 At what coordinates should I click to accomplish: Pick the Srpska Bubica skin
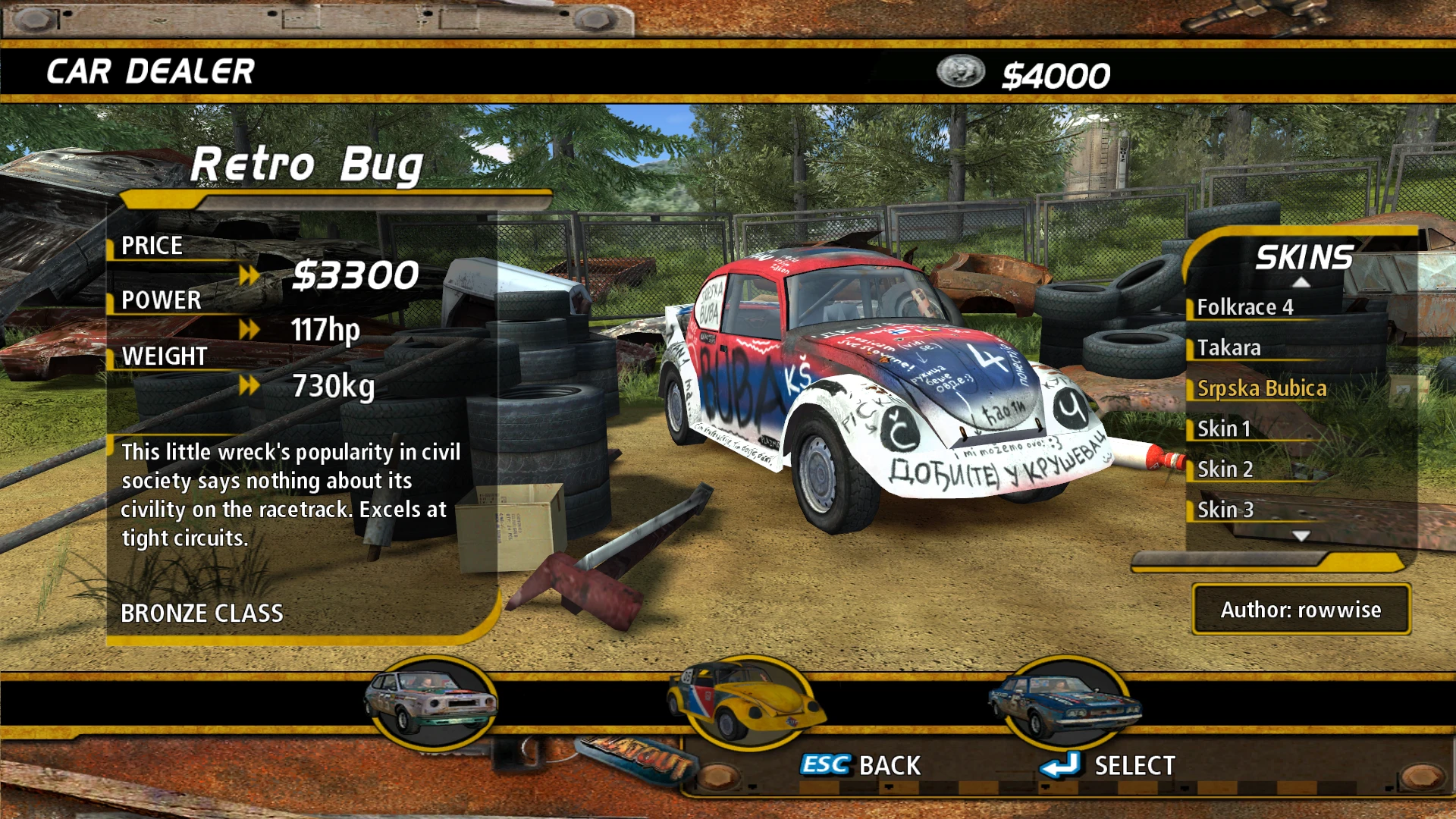click(1262, 388)
